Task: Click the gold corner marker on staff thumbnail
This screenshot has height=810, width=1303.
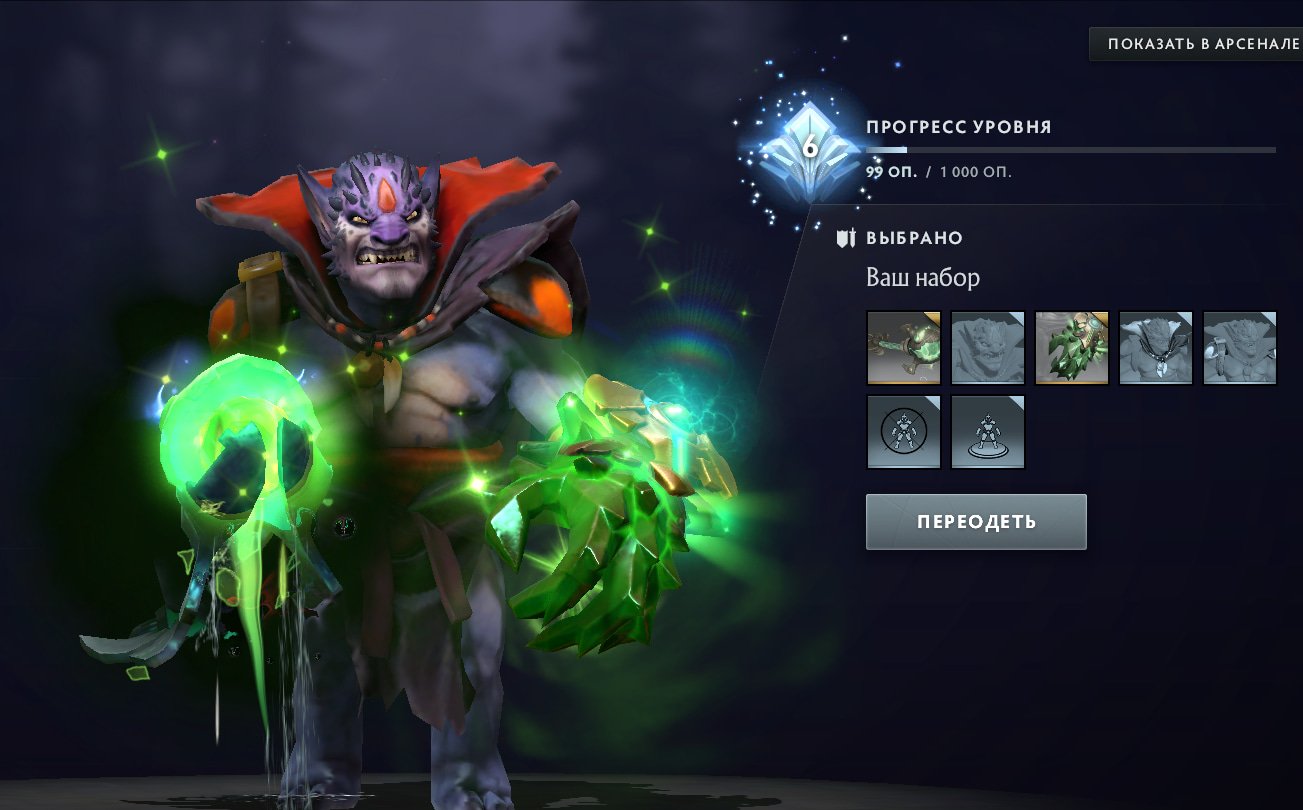Action: (x=931, y=318)
